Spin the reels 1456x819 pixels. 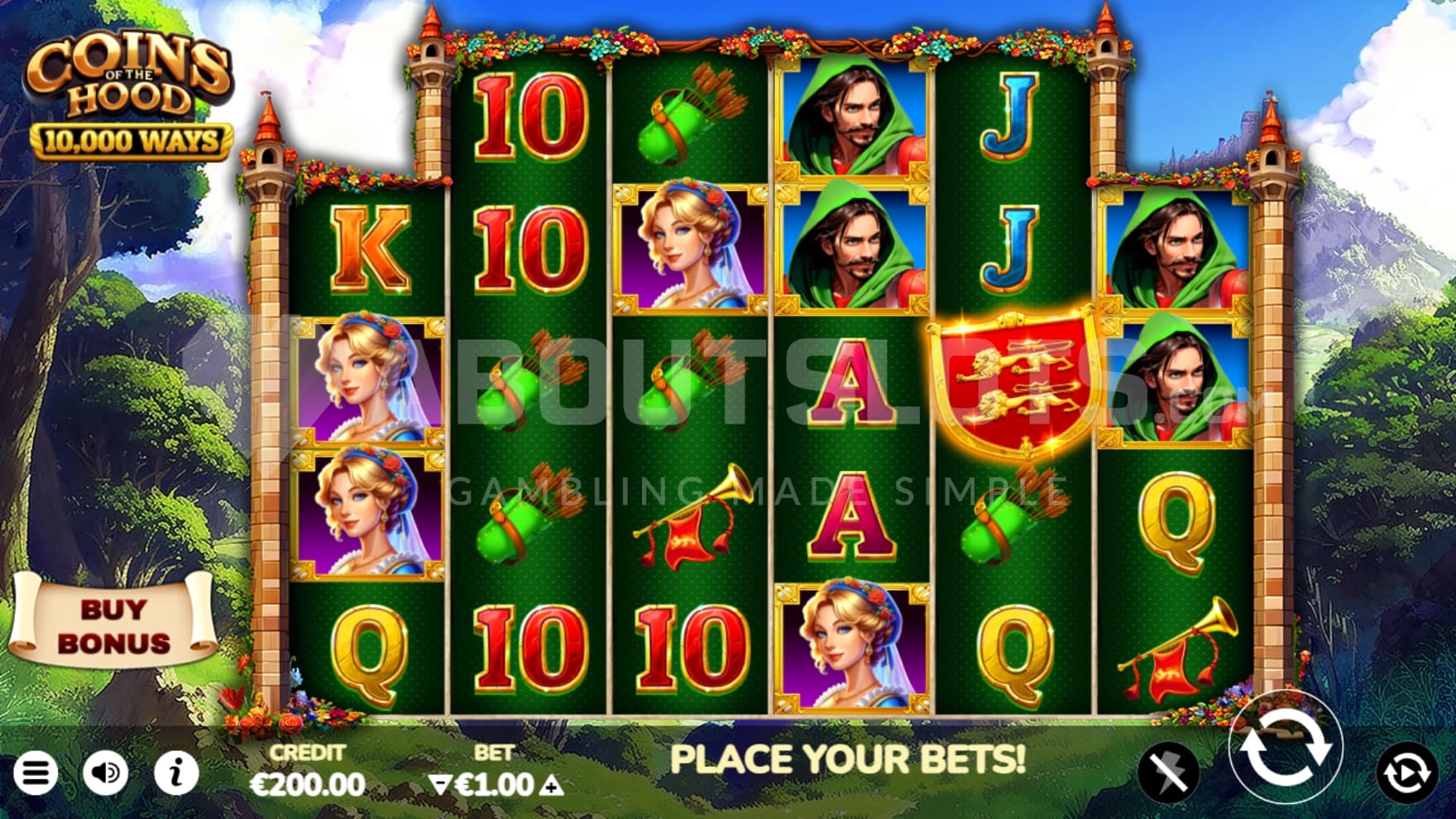[1285, 749]
